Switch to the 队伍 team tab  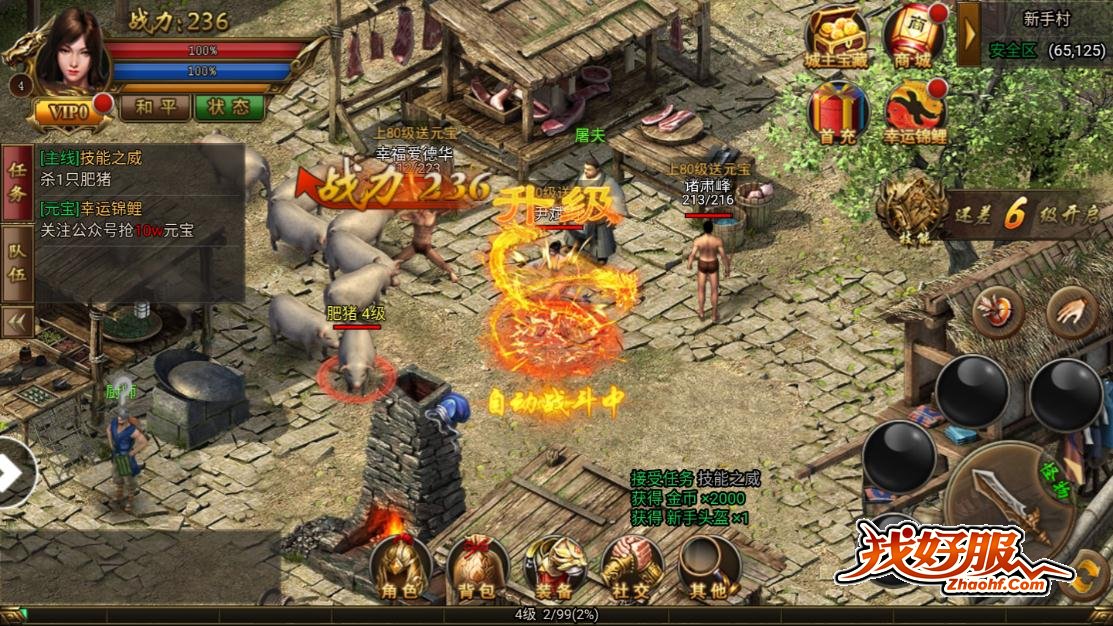[17, 267]
